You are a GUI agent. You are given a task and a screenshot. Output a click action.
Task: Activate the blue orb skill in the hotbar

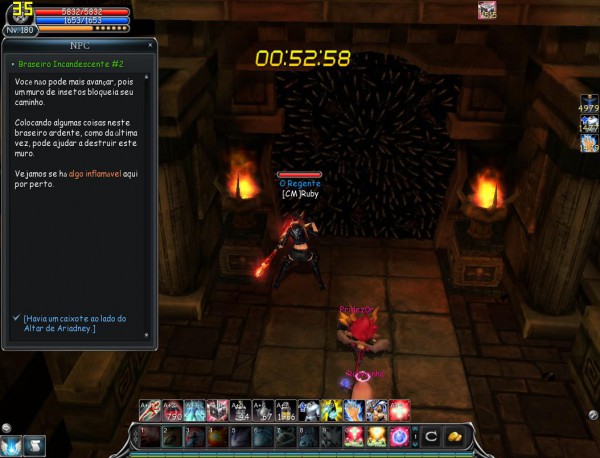400,436
